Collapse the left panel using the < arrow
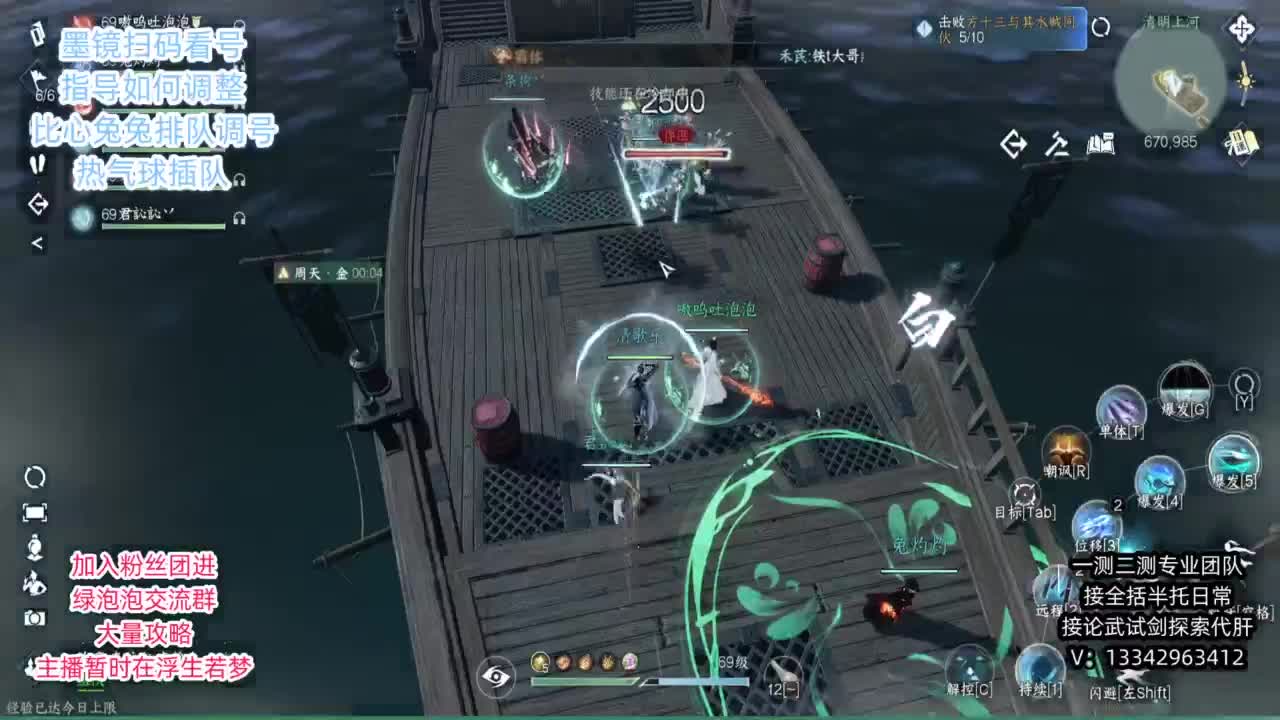Viewport: 1280px width, 720px height. (36, 242)
